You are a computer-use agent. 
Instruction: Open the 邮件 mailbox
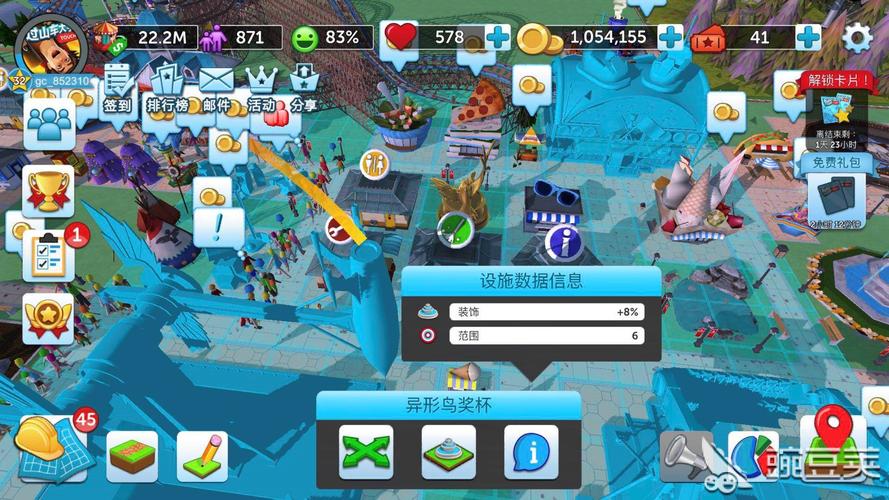pyautogui.click(x=216, y=87)
